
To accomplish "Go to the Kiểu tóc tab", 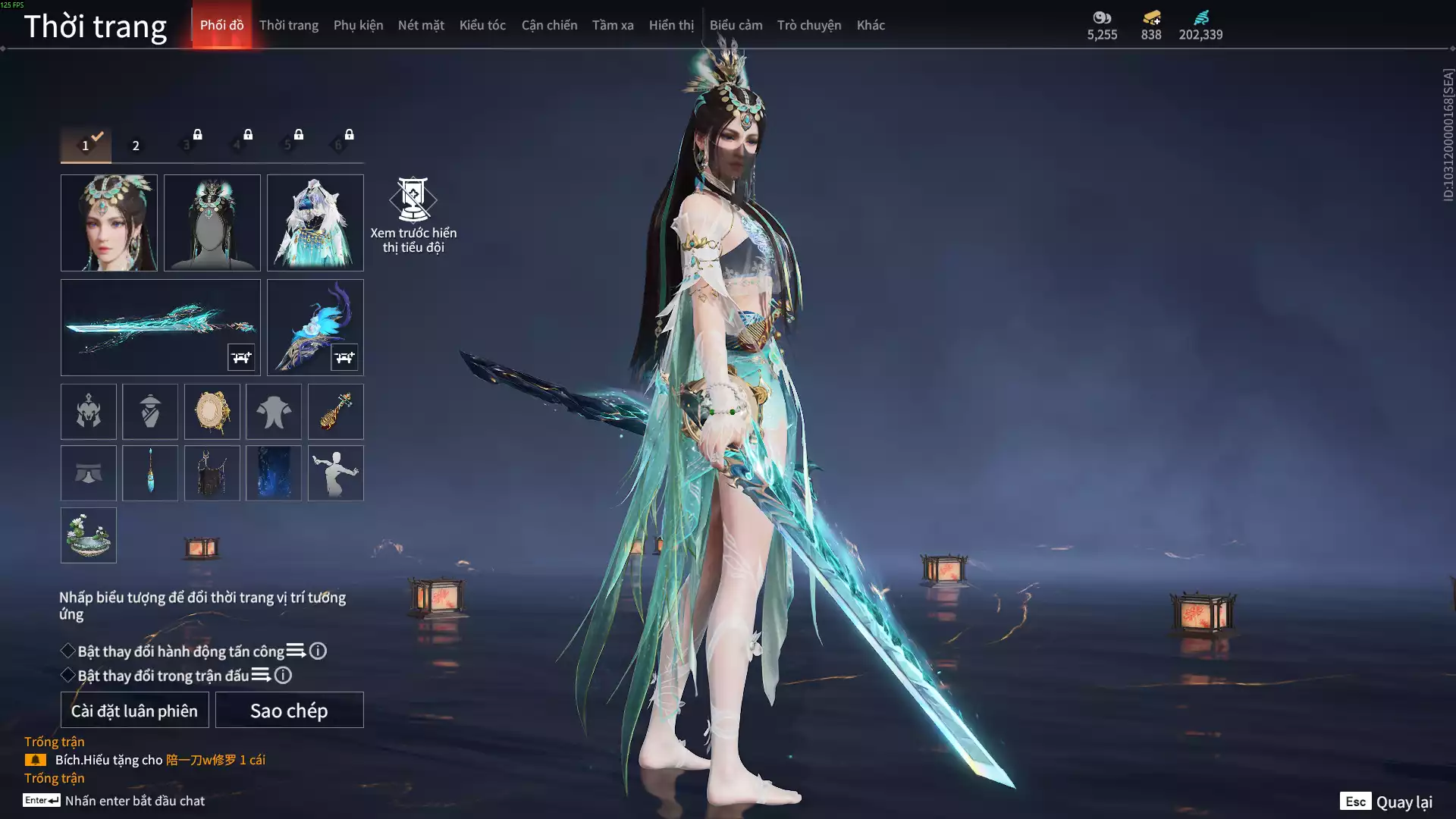I will [x=482, y=25].
